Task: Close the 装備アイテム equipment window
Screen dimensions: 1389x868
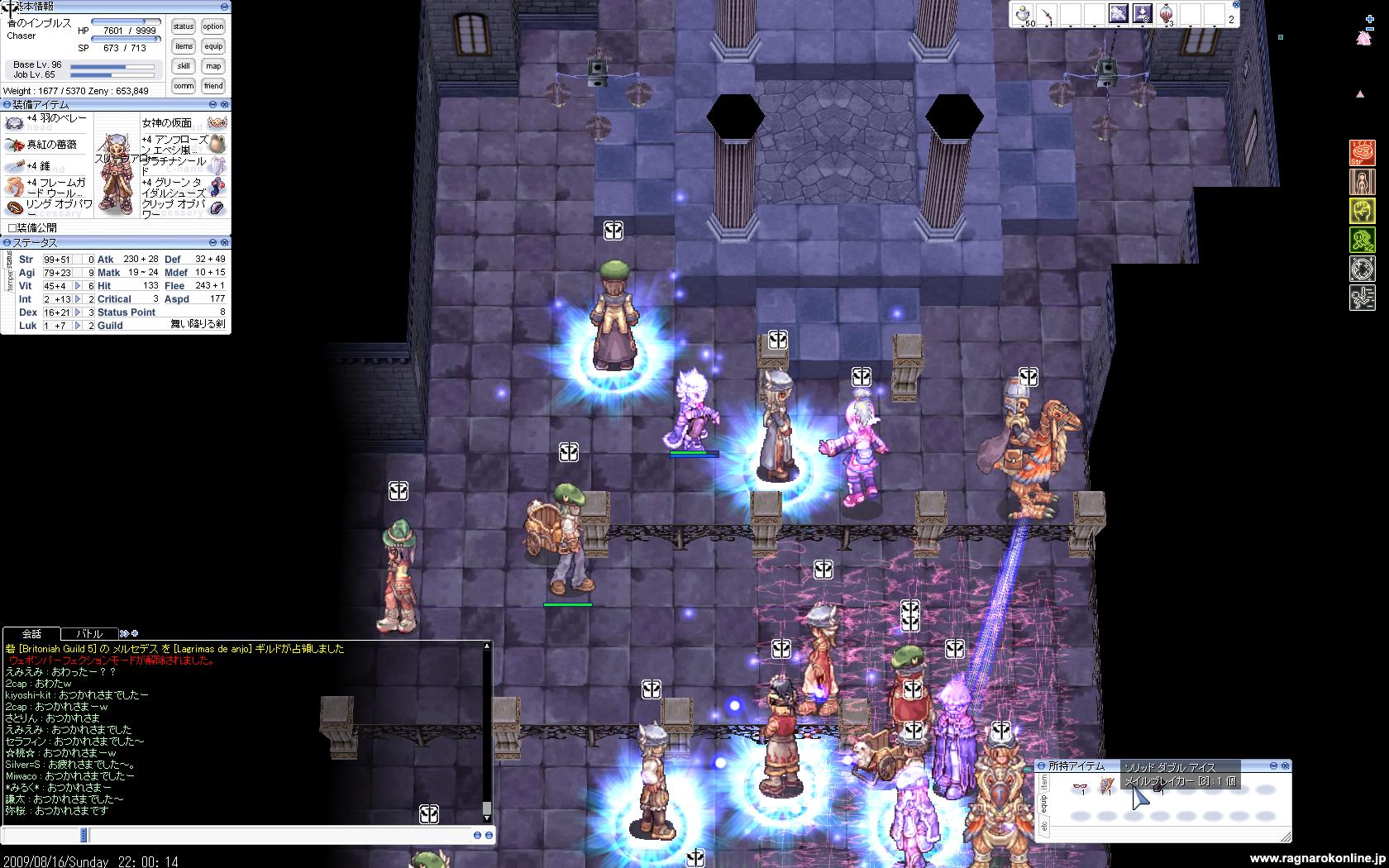Action: [x=224, y=105]
